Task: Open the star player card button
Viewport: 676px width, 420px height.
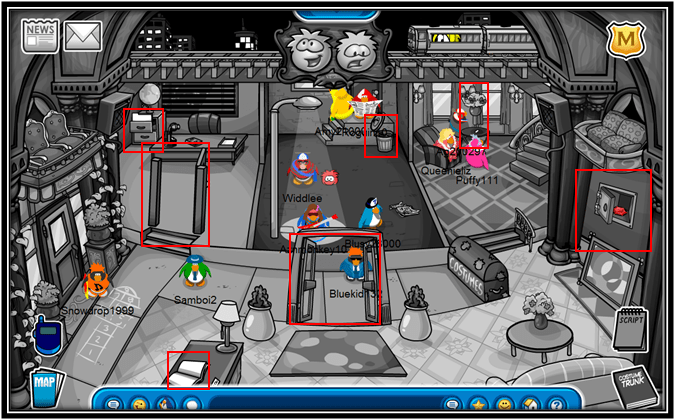Action: tap(479, 405)
